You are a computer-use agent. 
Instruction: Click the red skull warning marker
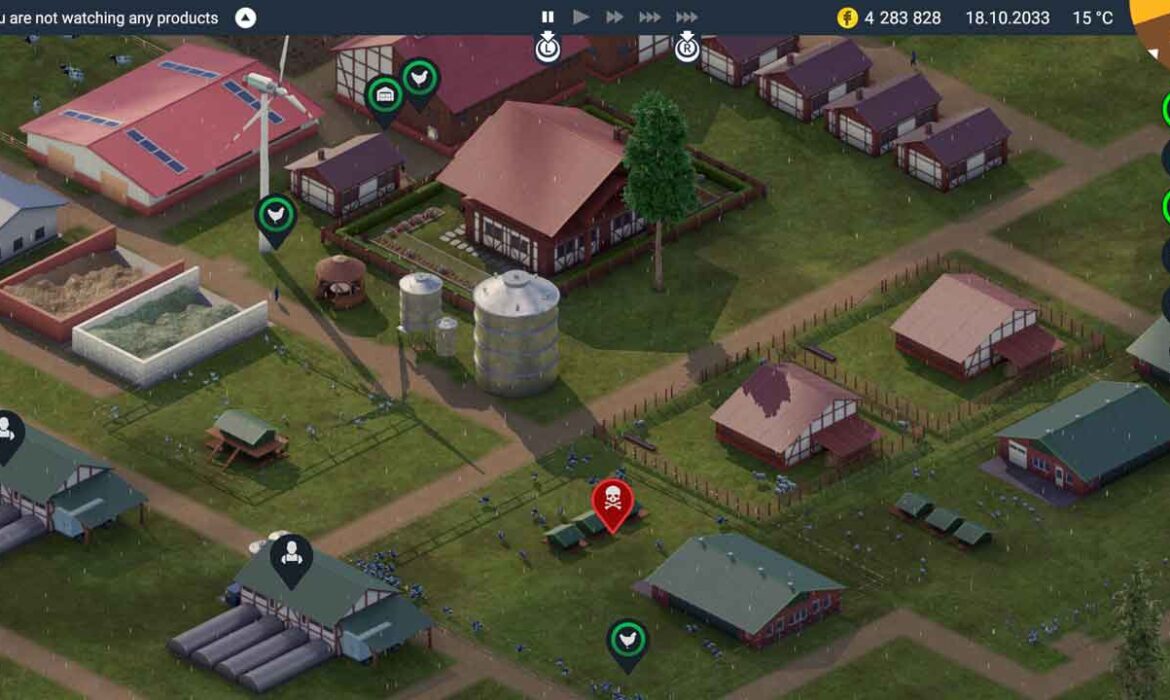[x=612, y=501]
